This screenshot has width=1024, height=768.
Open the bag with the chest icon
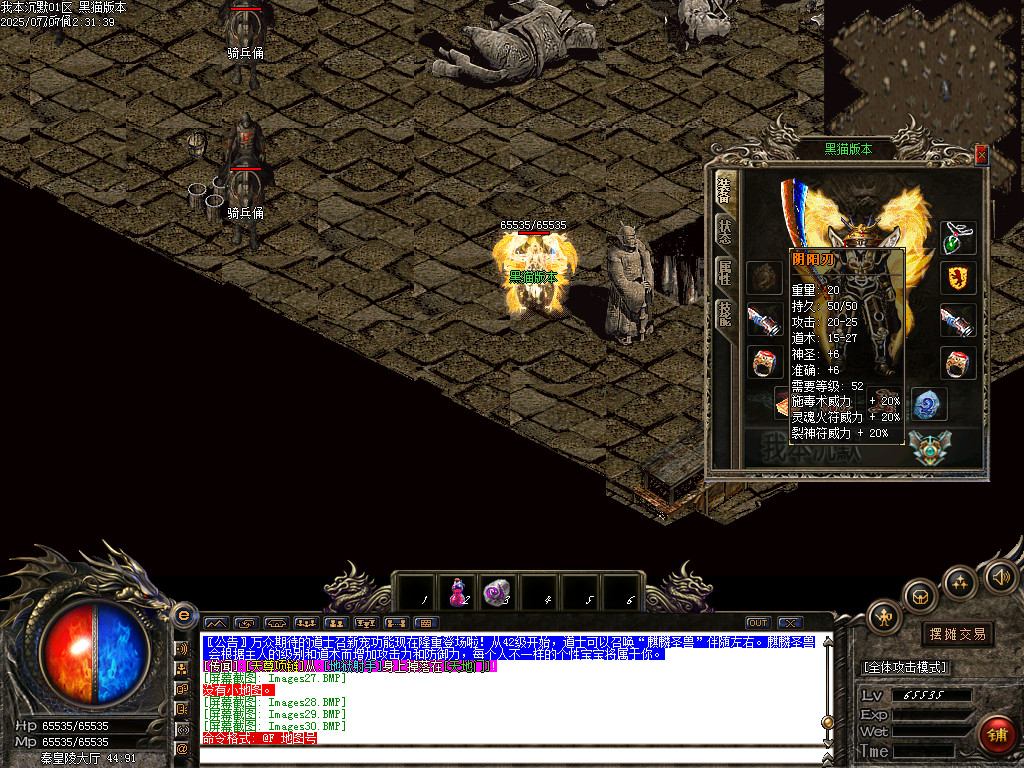(x=921, y=596)
